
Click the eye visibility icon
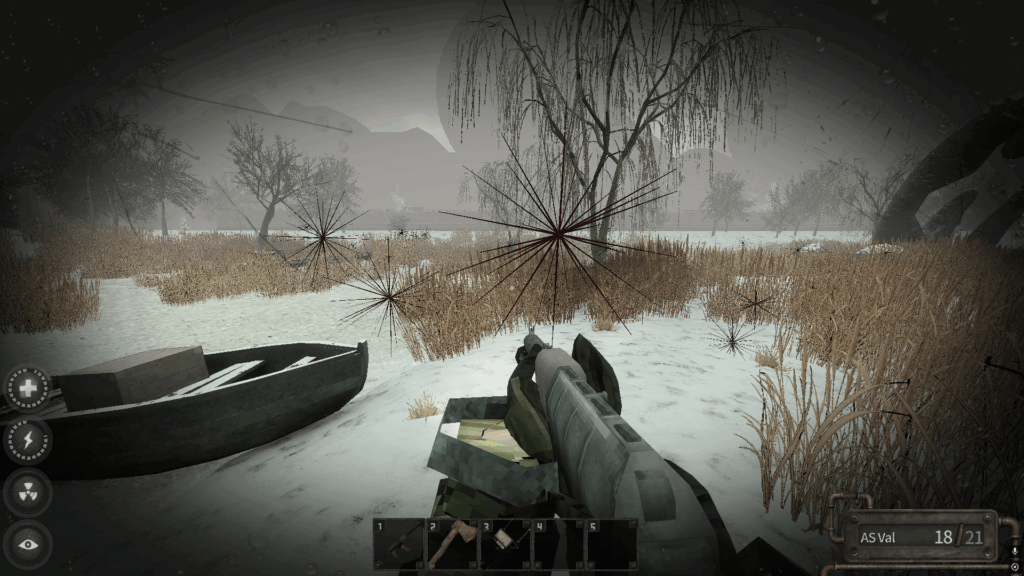[28, 544]
